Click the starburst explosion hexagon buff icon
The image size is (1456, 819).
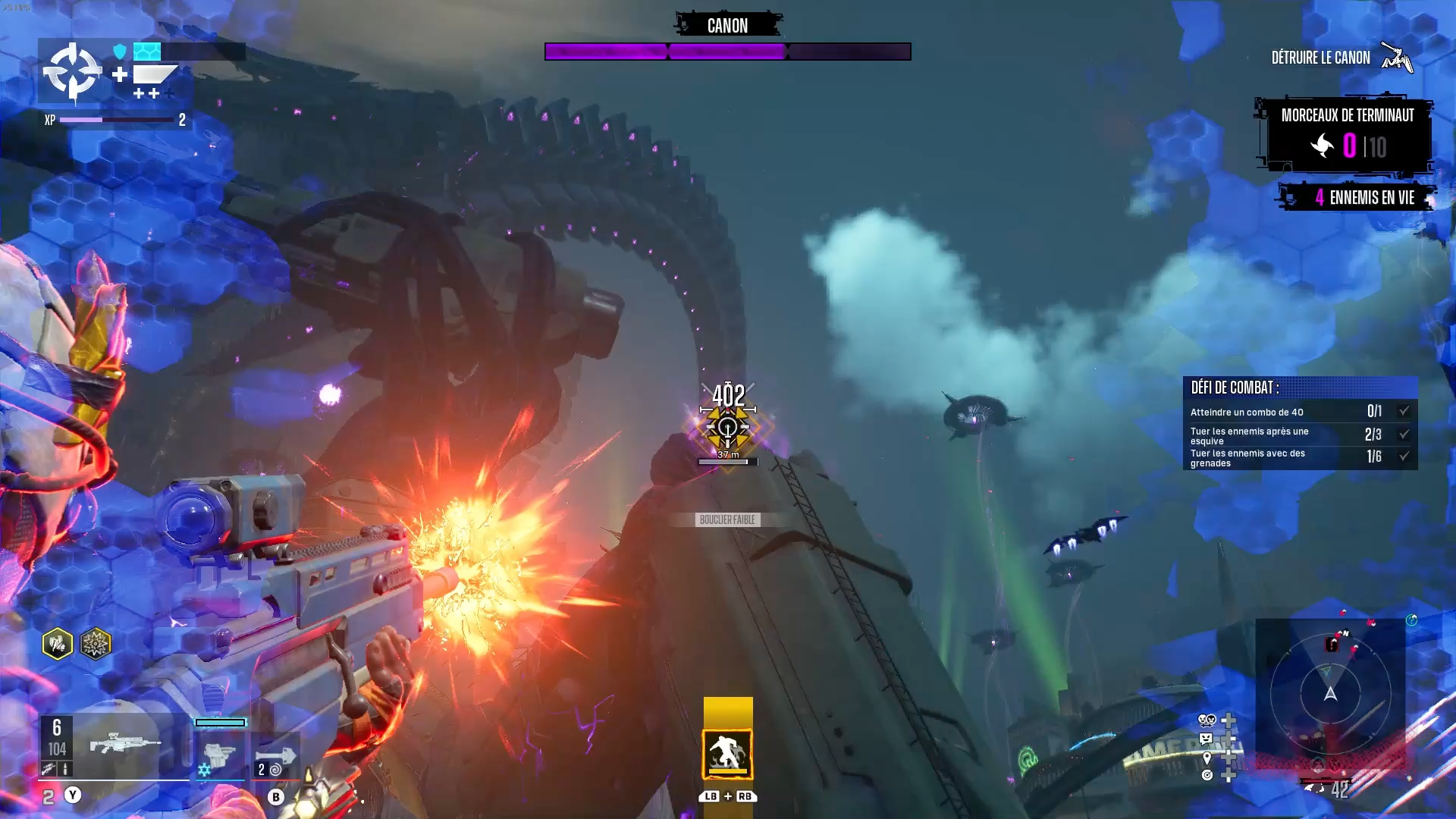pos(96,645)
